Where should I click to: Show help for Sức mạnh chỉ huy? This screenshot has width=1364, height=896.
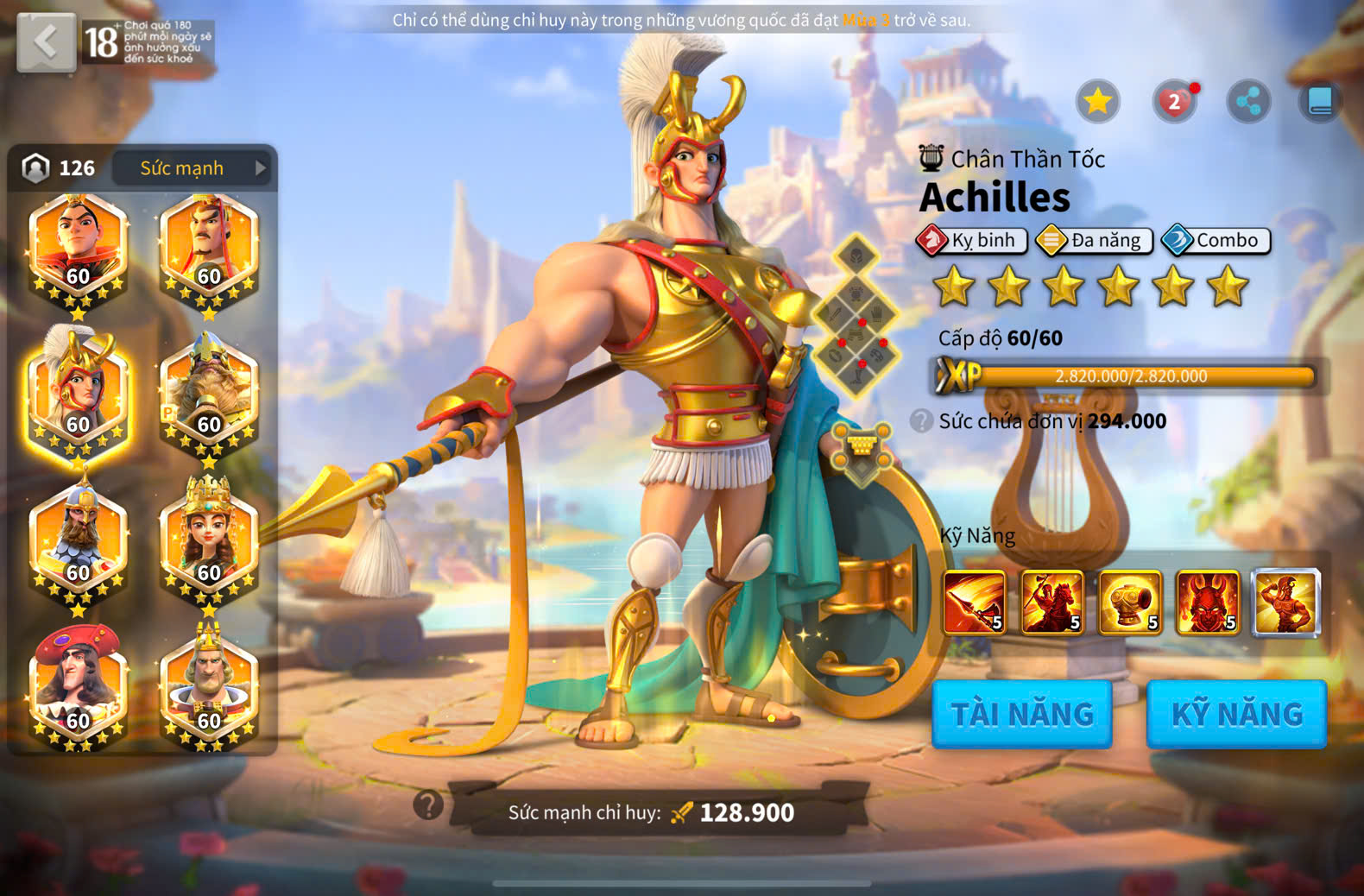click(428, 805)
